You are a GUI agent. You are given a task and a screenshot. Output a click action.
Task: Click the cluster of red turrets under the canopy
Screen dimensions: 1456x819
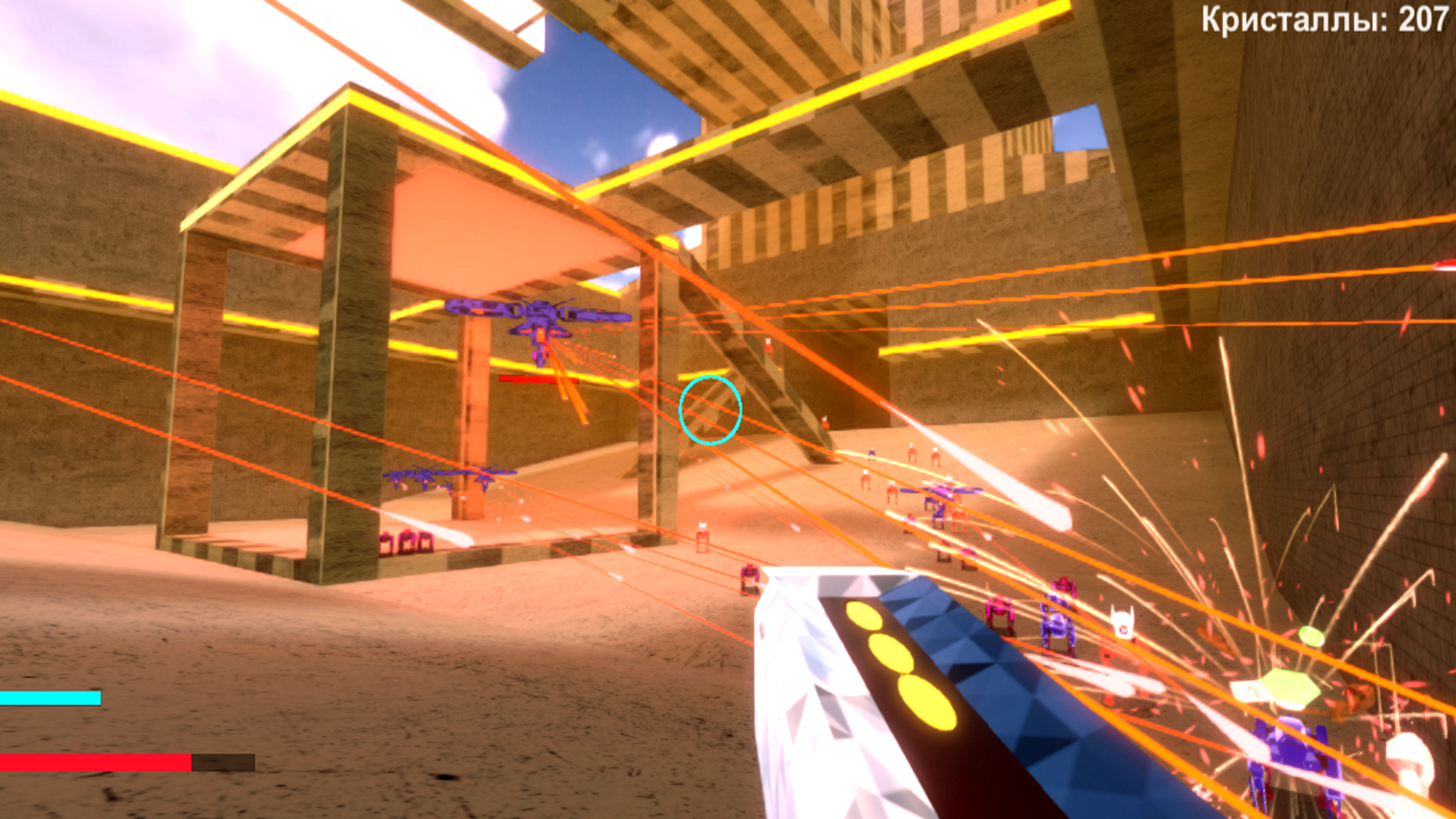[x=405, y=541]
